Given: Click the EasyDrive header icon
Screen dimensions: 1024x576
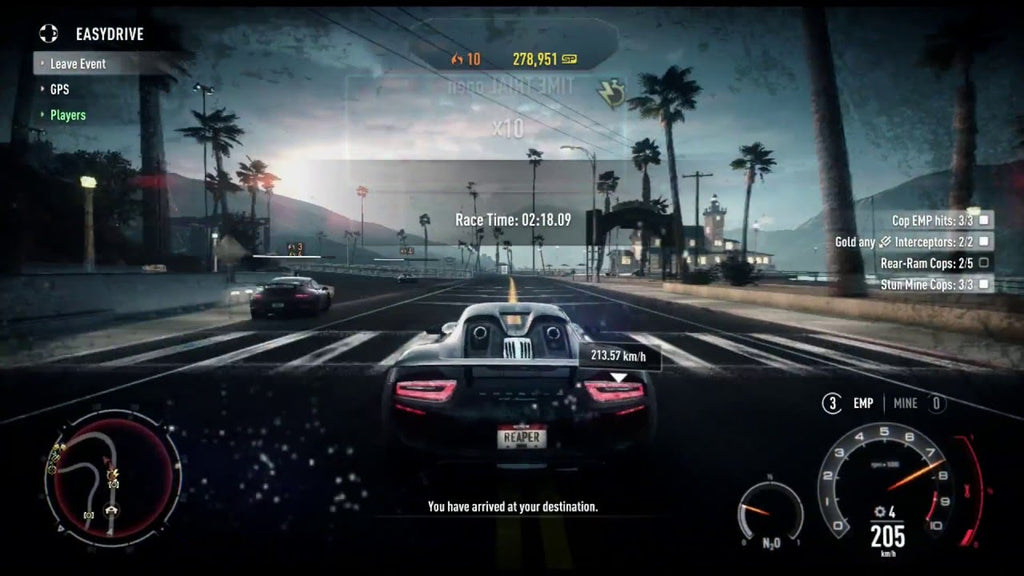Looking at the screenshot, I should [x=49, y=34].
